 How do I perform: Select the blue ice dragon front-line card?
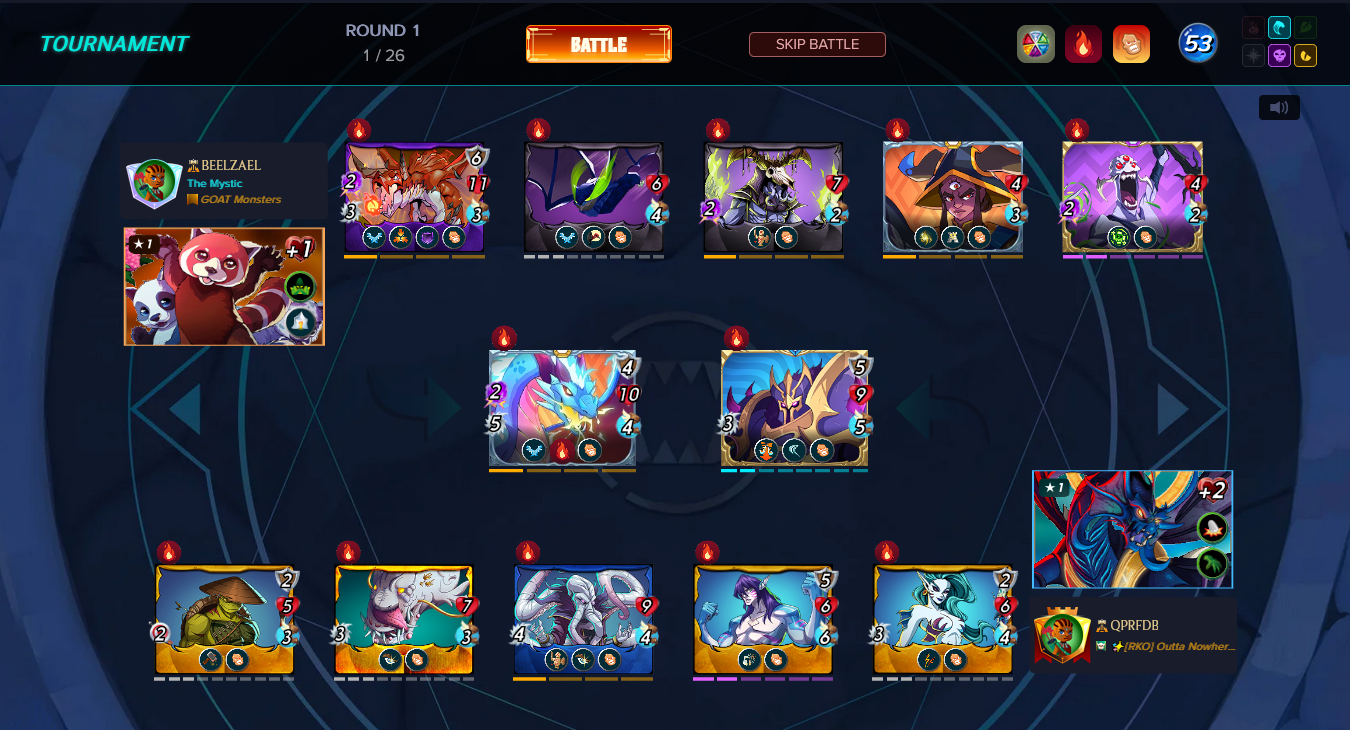coord(562,407)
